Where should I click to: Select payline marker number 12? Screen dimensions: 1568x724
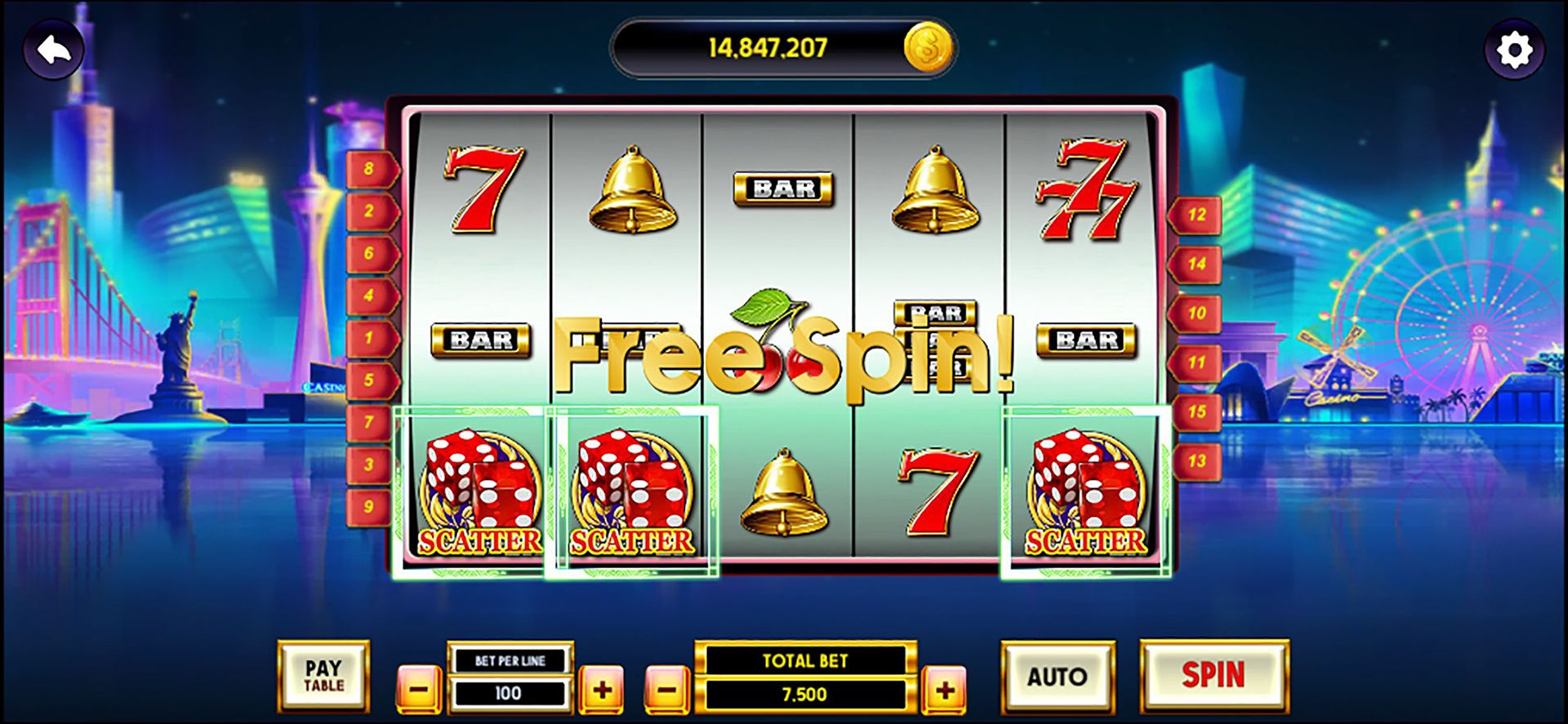[1196, 215]
